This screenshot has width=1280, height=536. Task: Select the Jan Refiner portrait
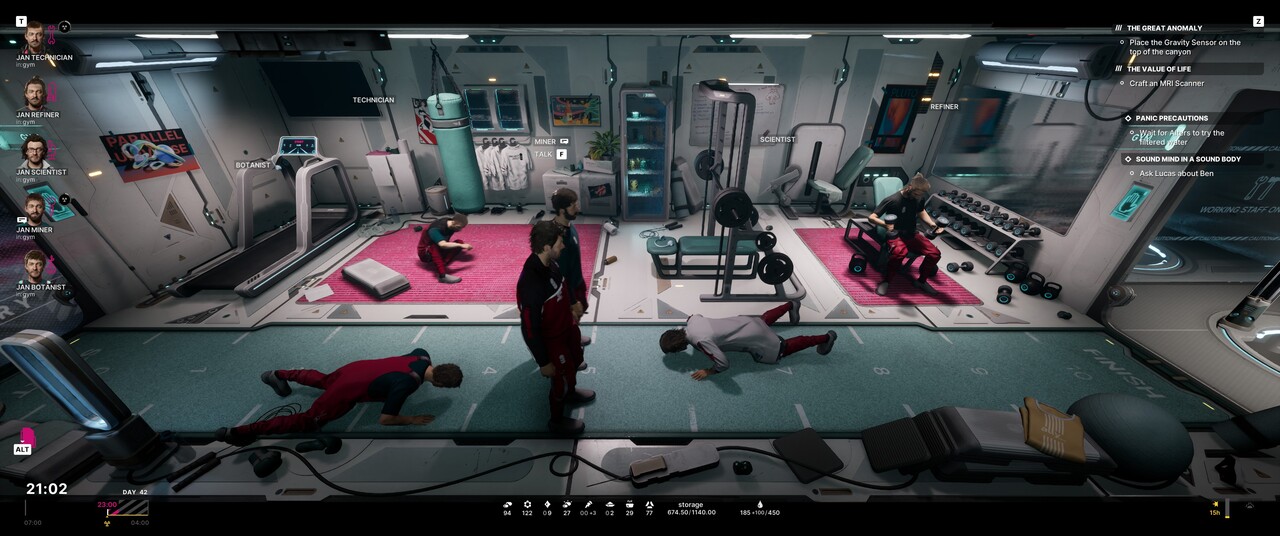[35, 95]
